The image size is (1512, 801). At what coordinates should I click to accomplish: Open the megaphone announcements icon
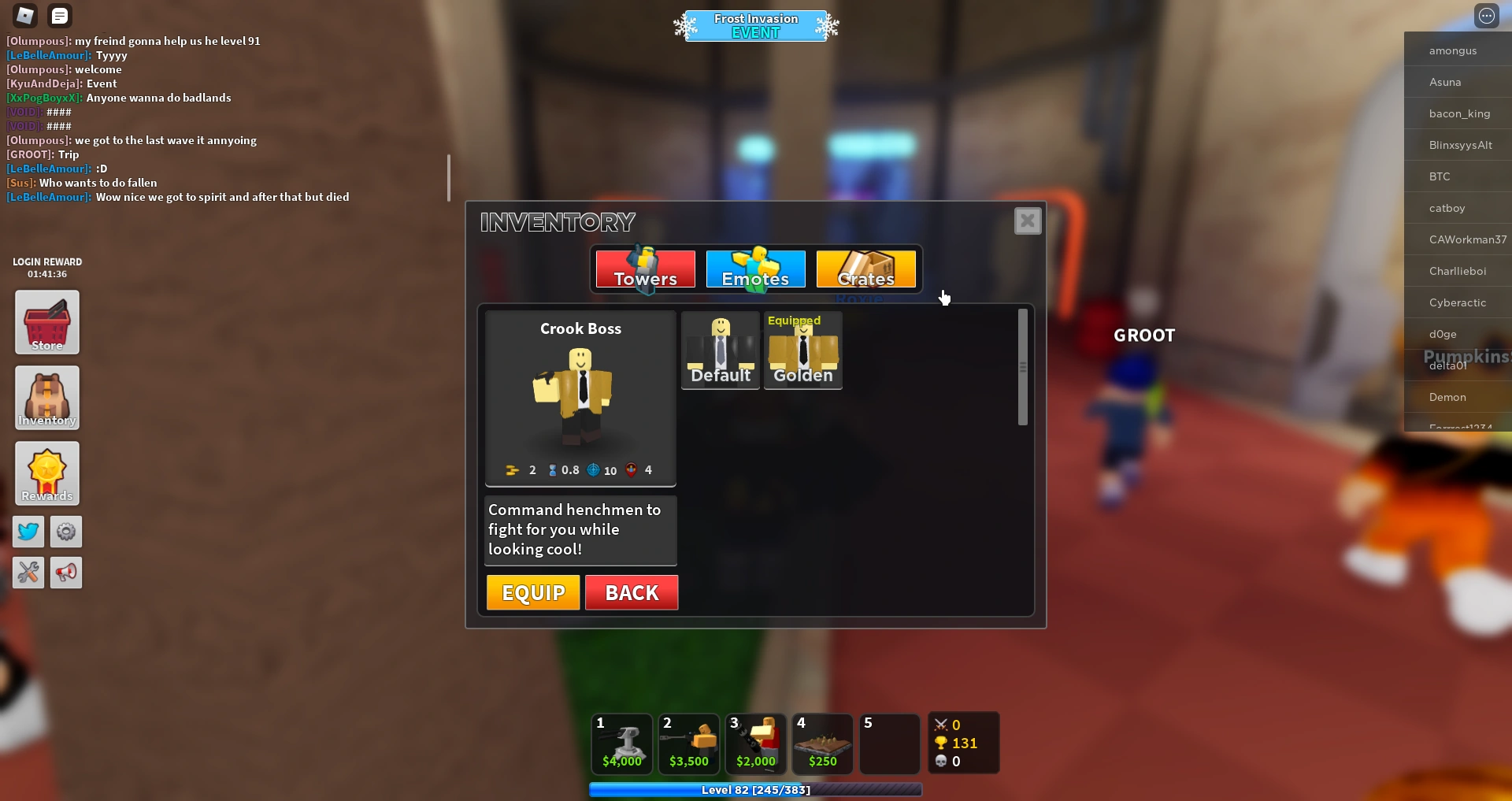coord(66,573)
